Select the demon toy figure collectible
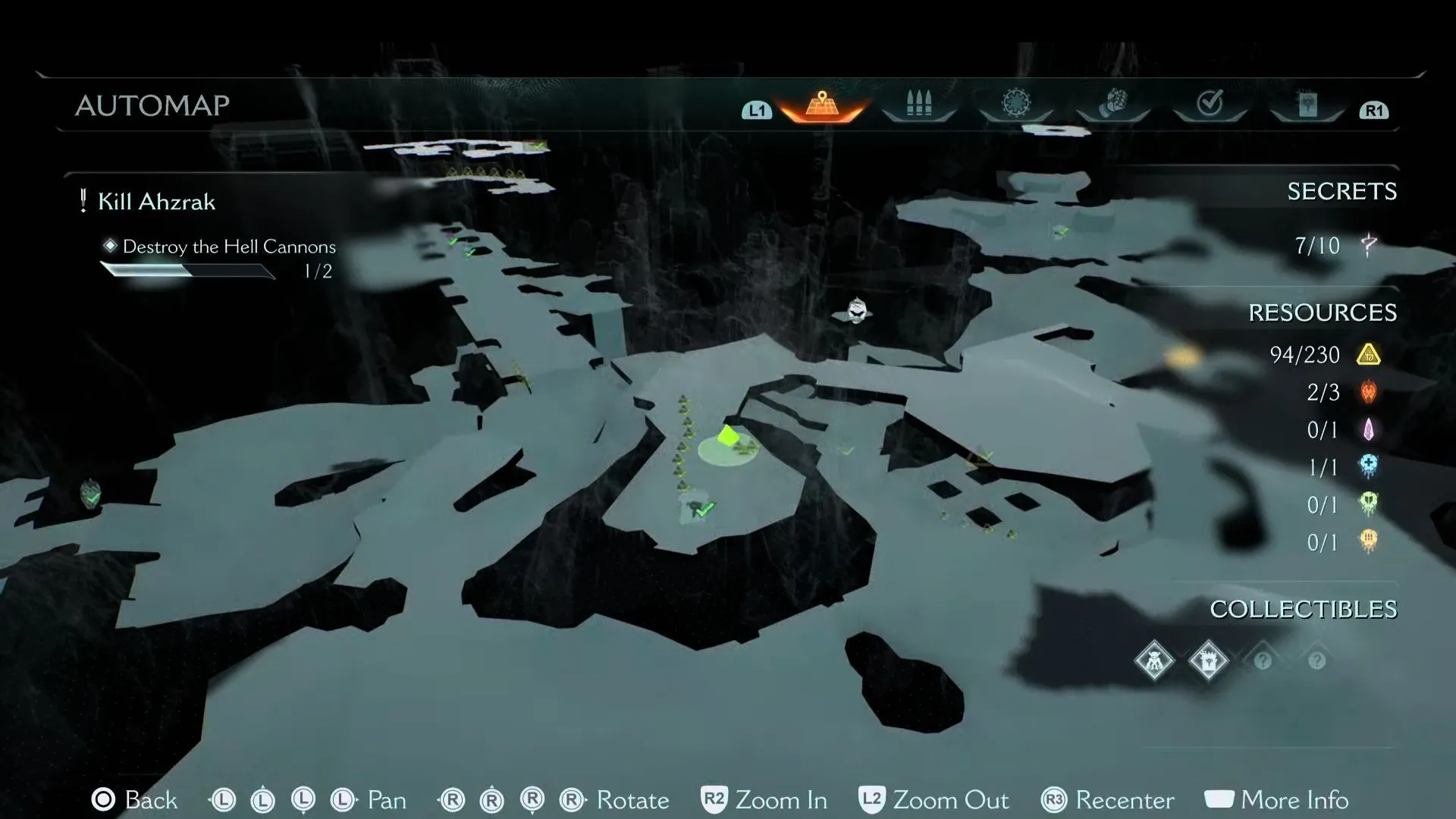 (x=1154, y=661)
